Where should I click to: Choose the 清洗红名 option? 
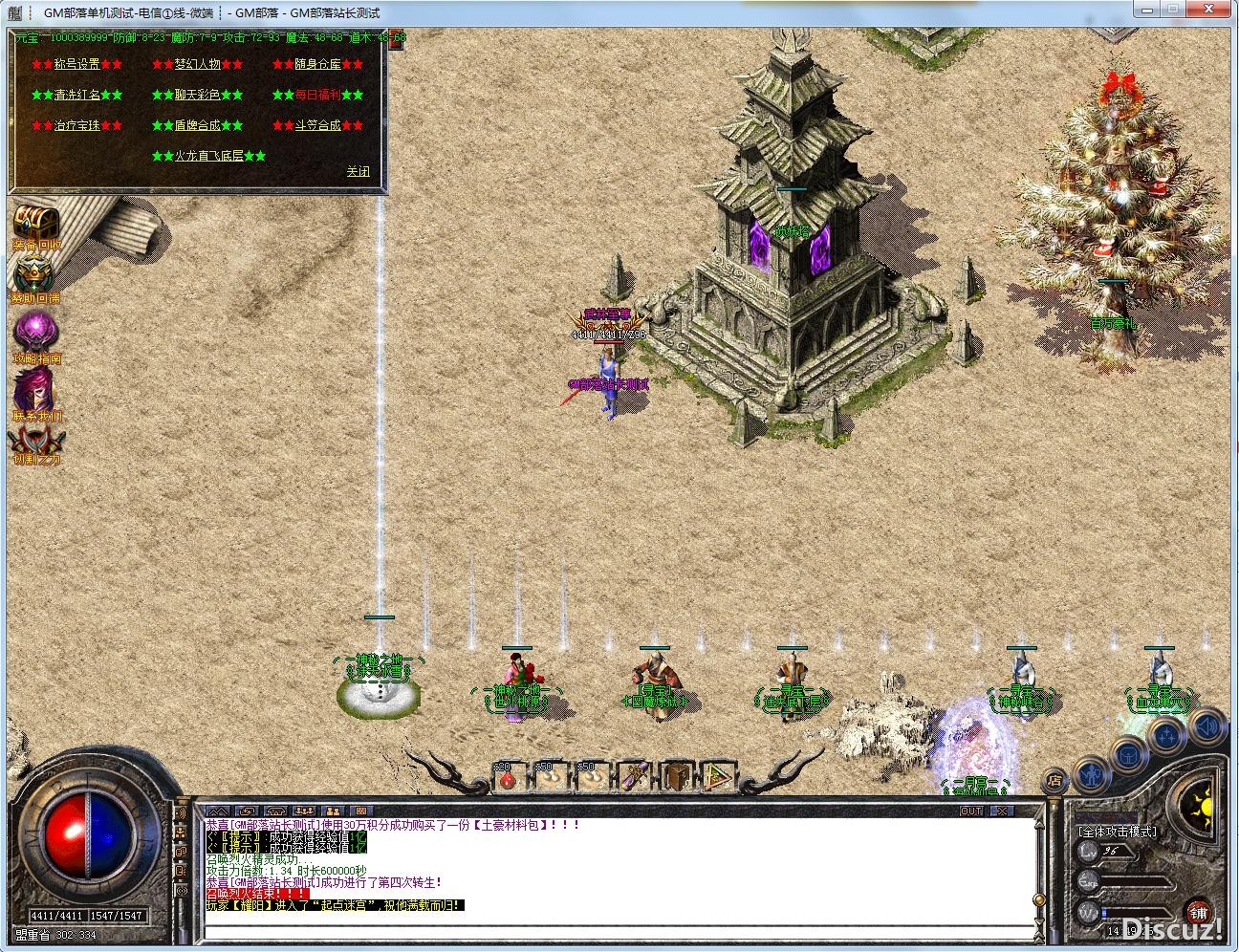(x=76, y=95)
